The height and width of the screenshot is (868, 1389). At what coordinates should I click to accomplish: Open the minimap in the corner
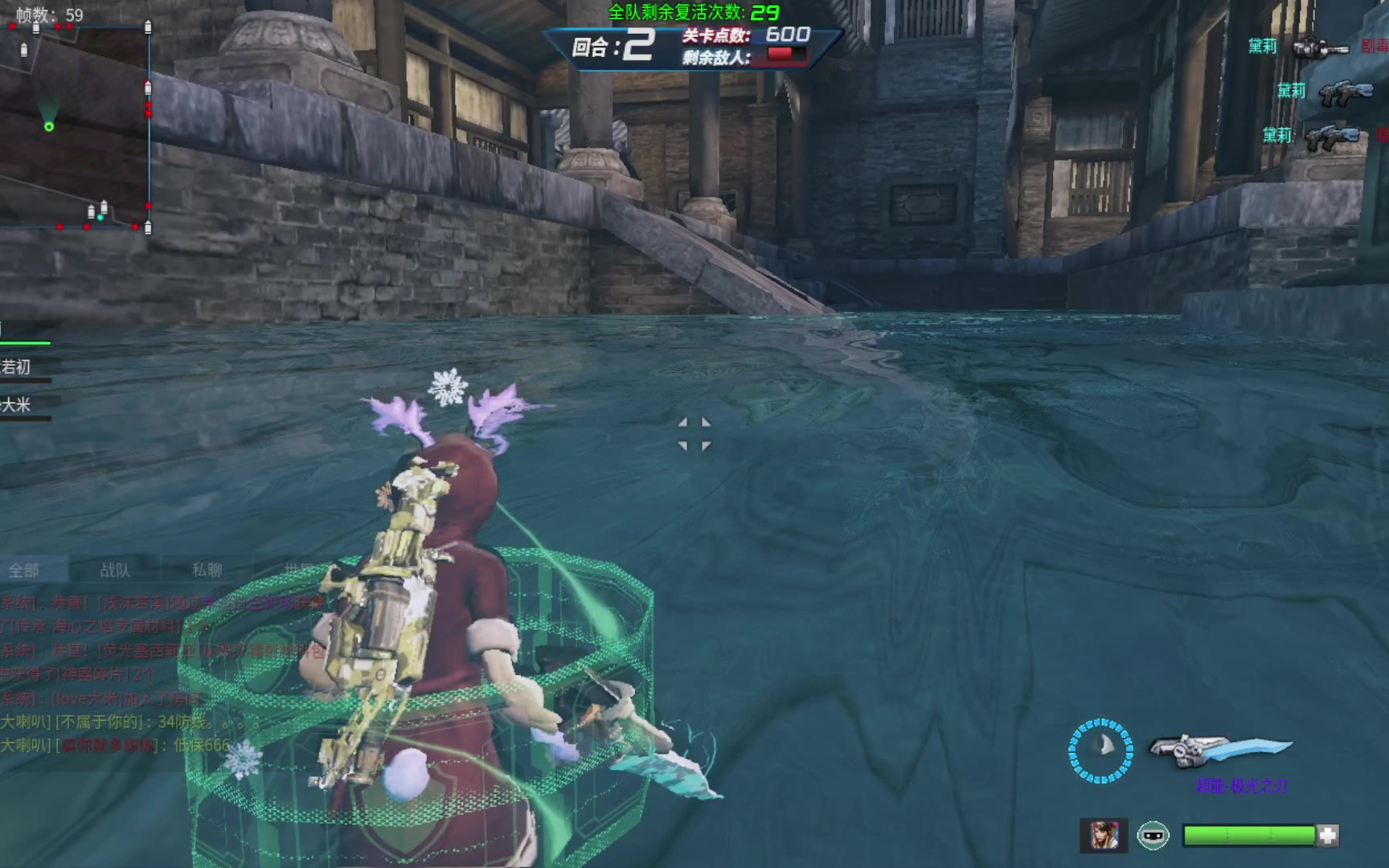click(75, 127)
